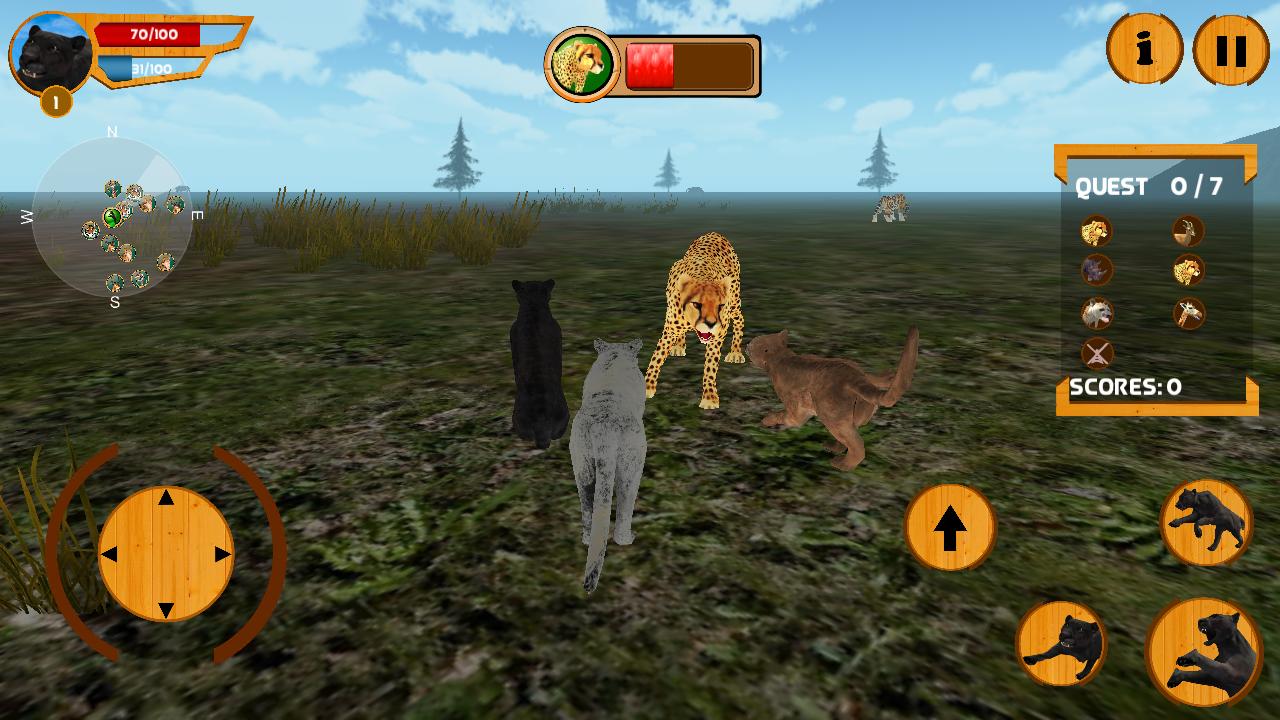Viewport: 1280px width, 720px height.
Task: Tap the crossed-bones quest slot icon
Action: tap(1096, 353)
